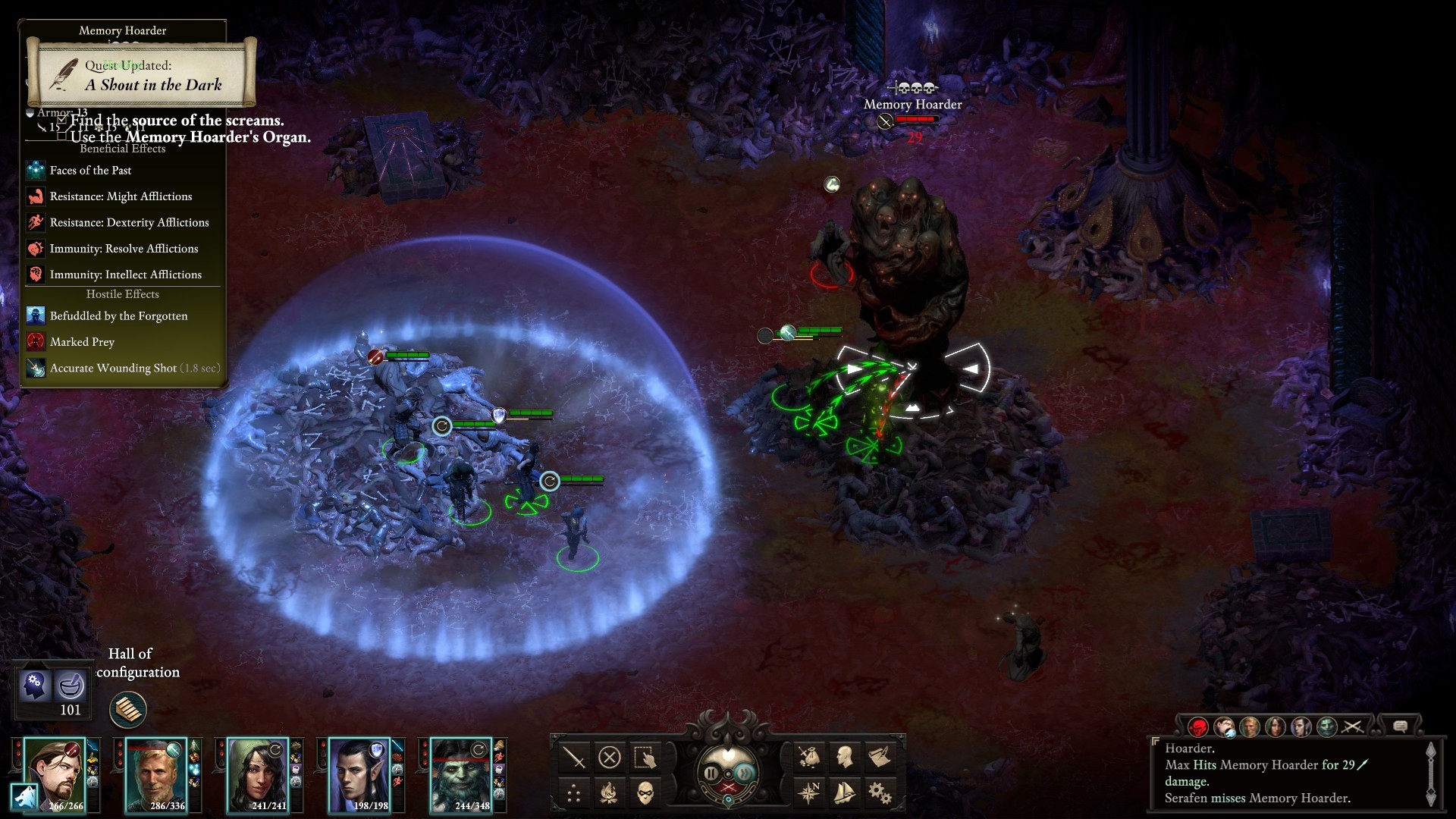Open the party formation dots button
Image resolution: width=1456 pixels, height=819 pixels.
coord(574,793)
